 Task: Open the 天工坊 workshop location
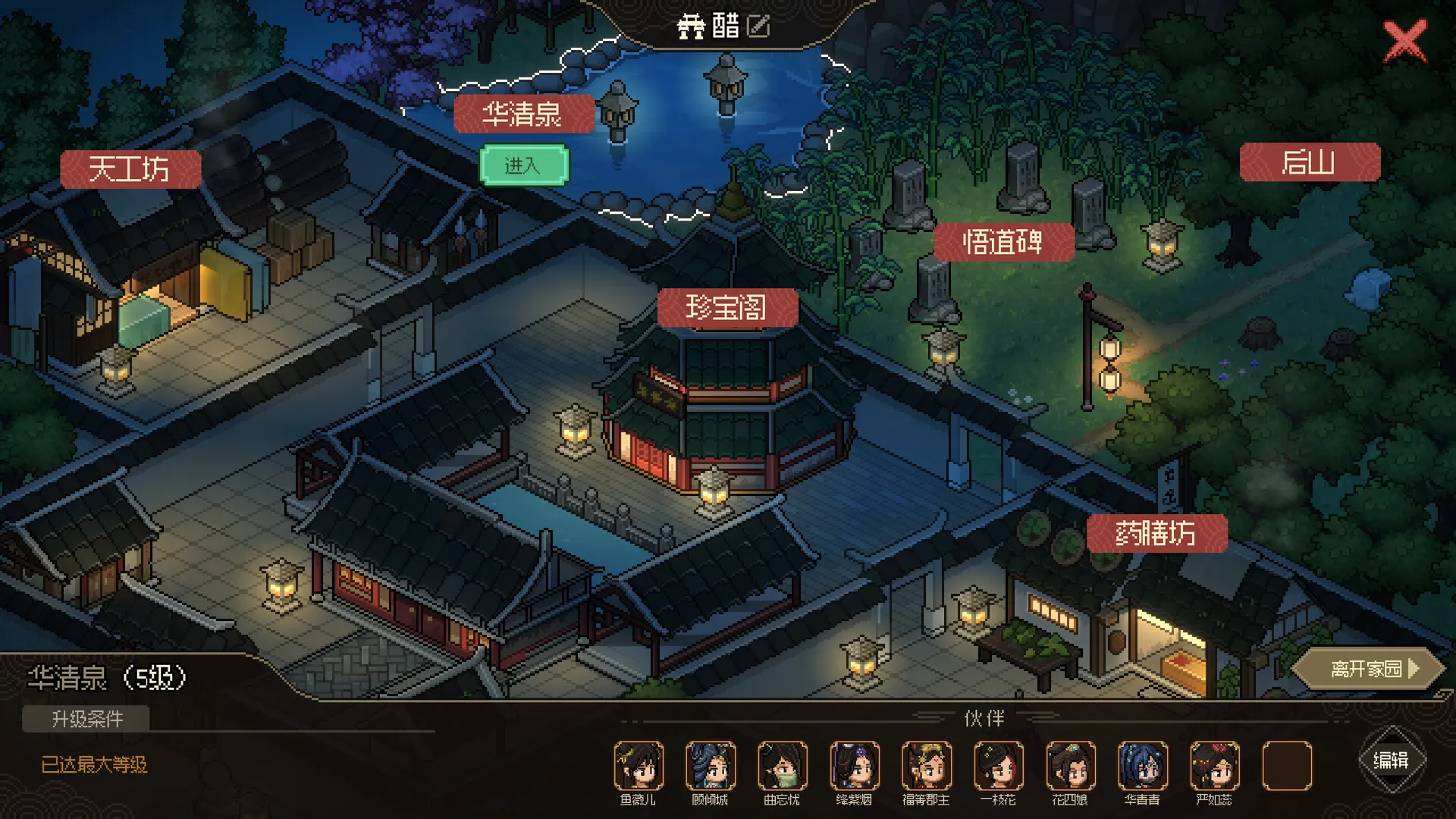pos(130,168)
